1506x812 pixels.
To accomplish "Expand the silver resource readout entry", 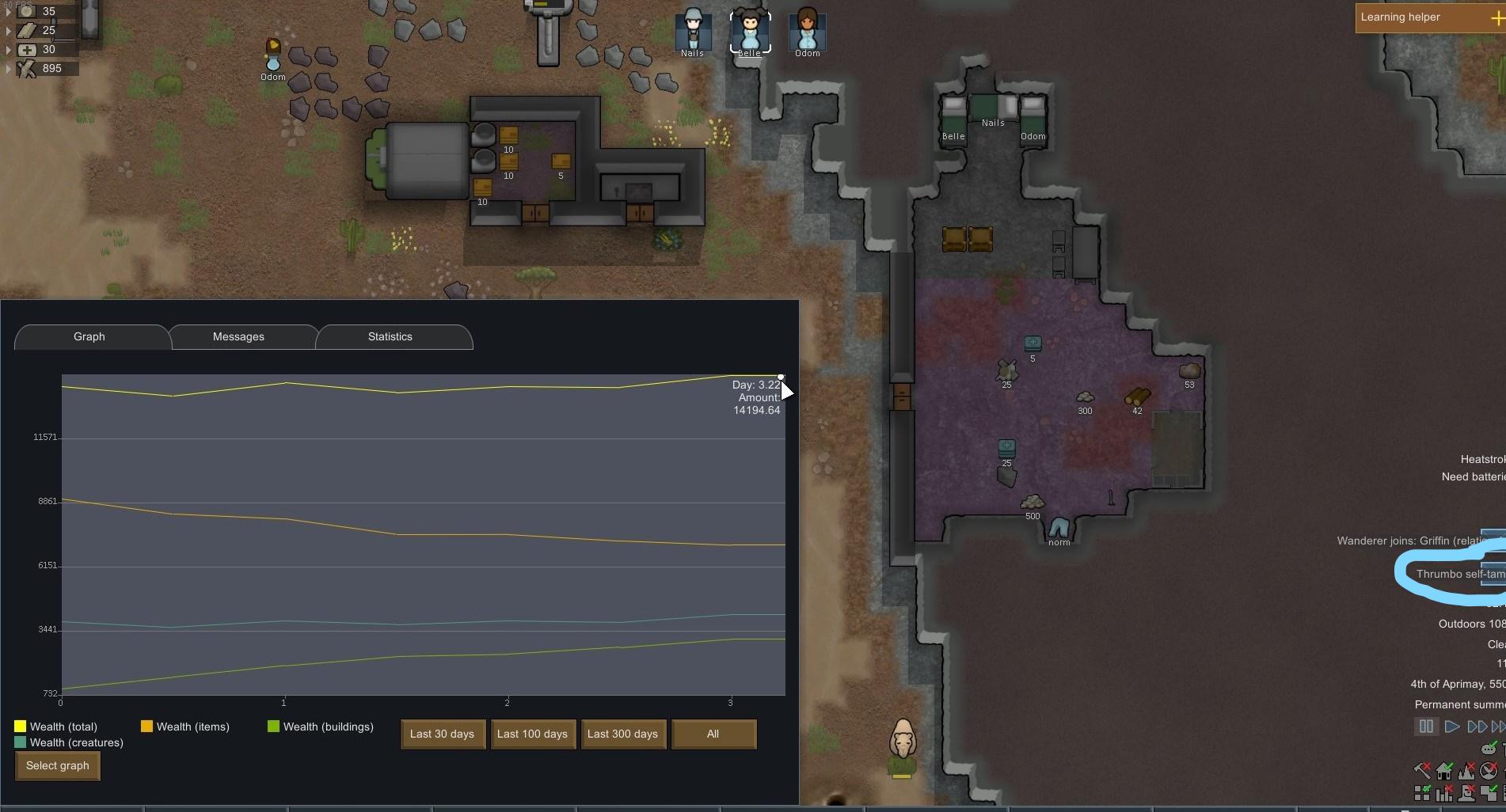I will click(9, 11).
